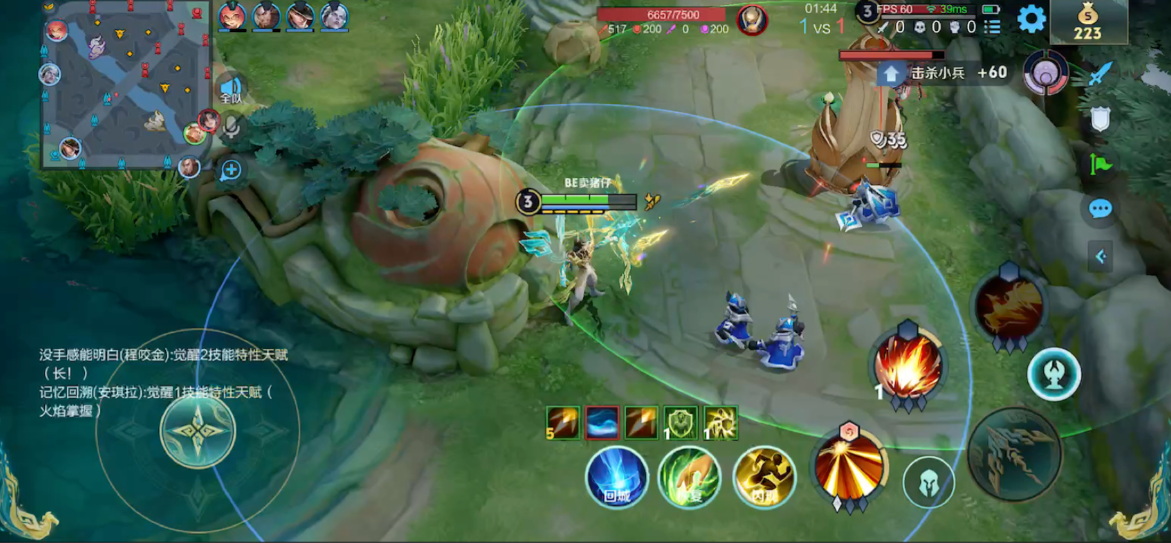Cast the golden running-figure flash spell
The height and width of the screenshot is (543, 1171).
(764, 476)
